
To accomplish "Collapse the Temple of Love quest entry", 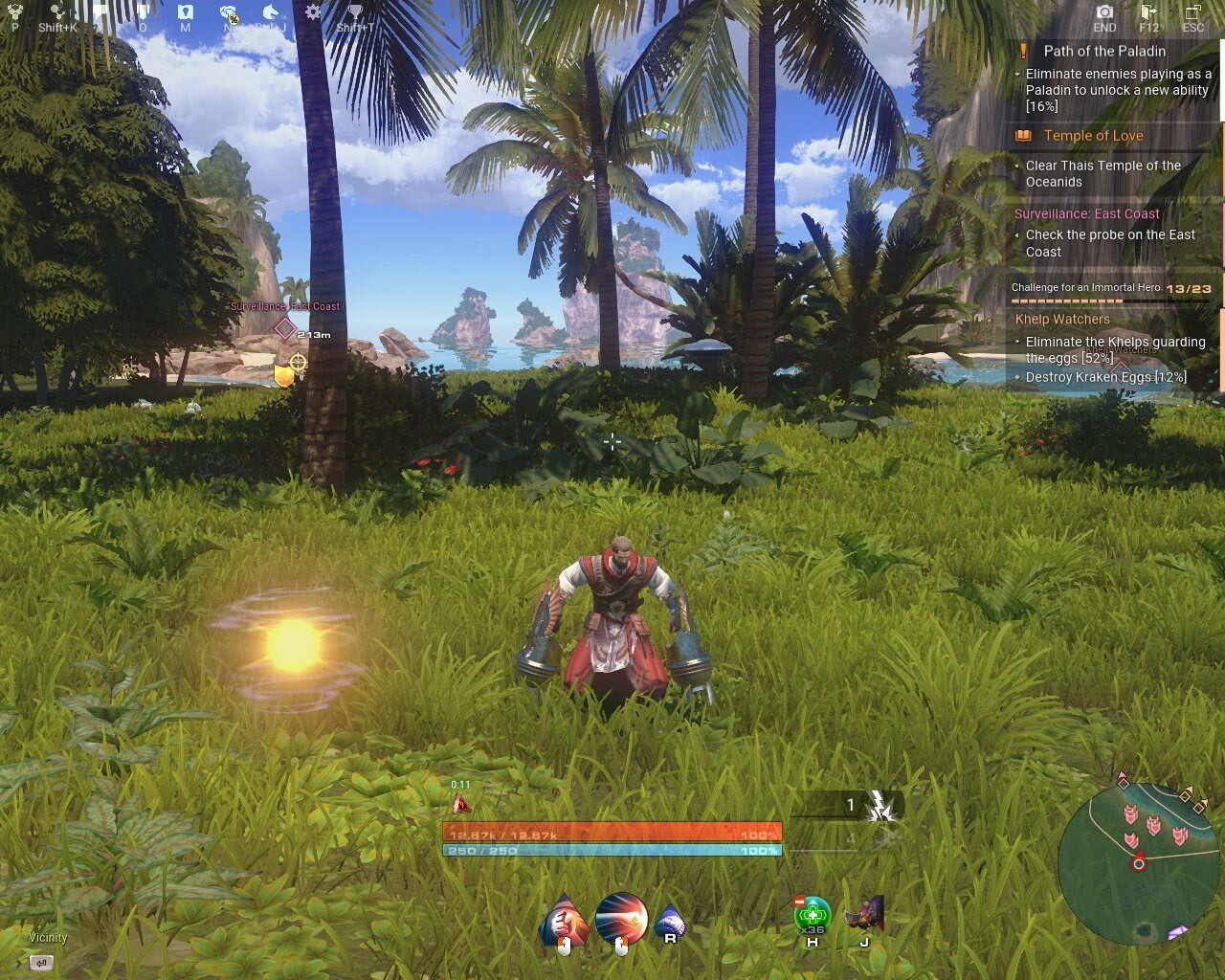I will [x=1093, y=135].
